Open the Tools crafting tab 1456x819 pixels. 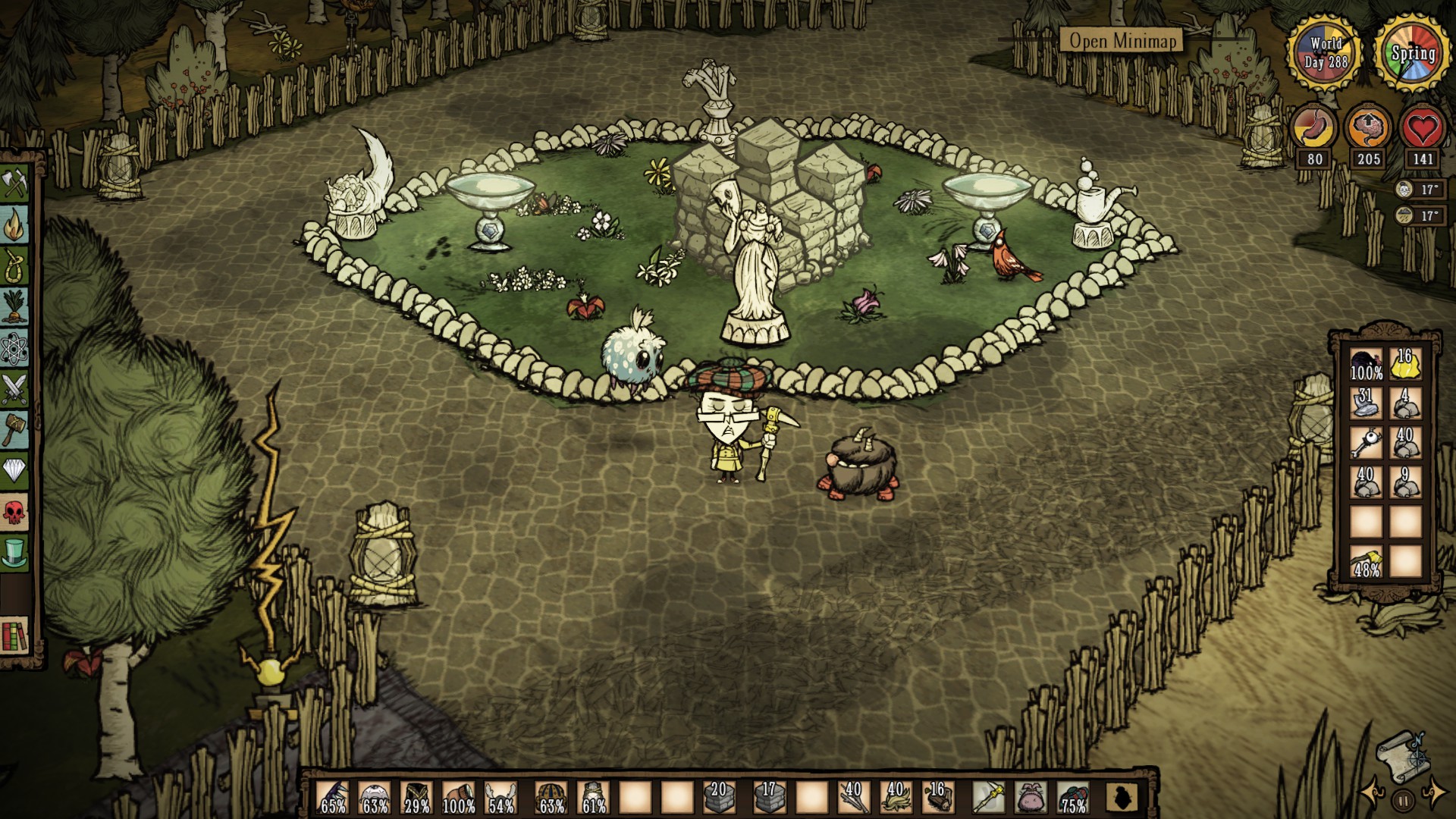[14, 184]
